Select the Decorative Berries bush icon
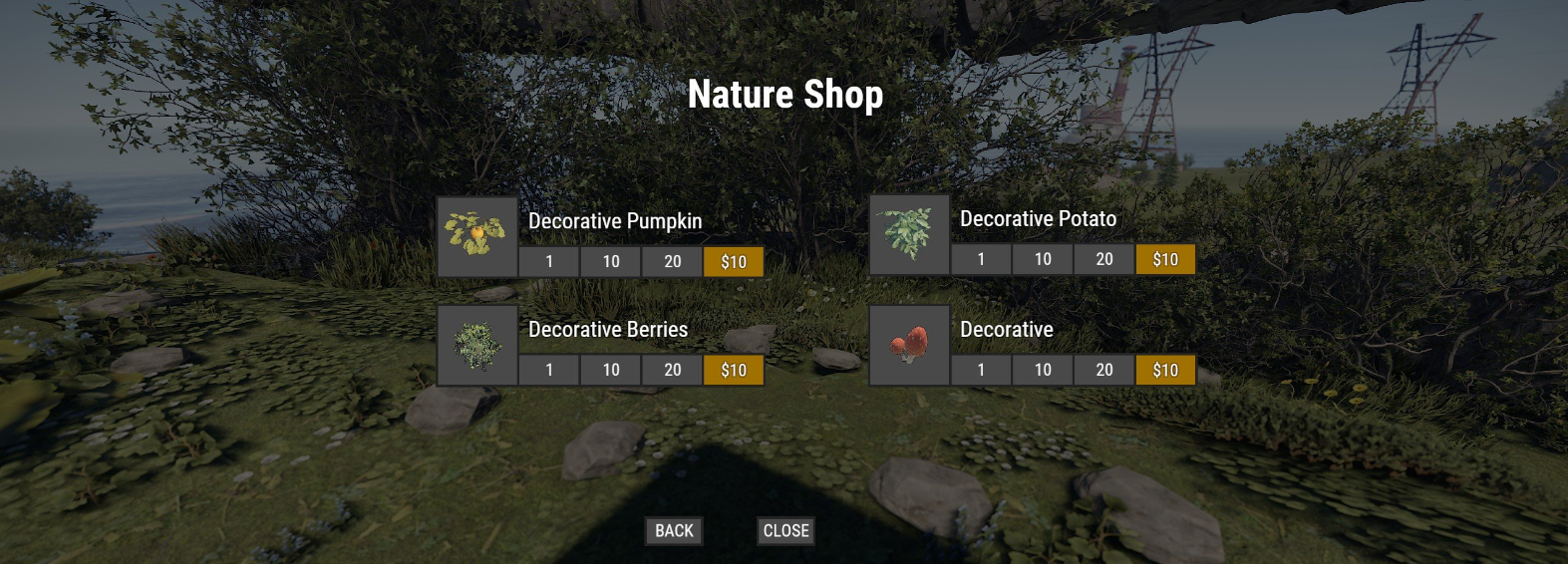The height and width of the screenshot is (564, 1568). coord(477,345)
